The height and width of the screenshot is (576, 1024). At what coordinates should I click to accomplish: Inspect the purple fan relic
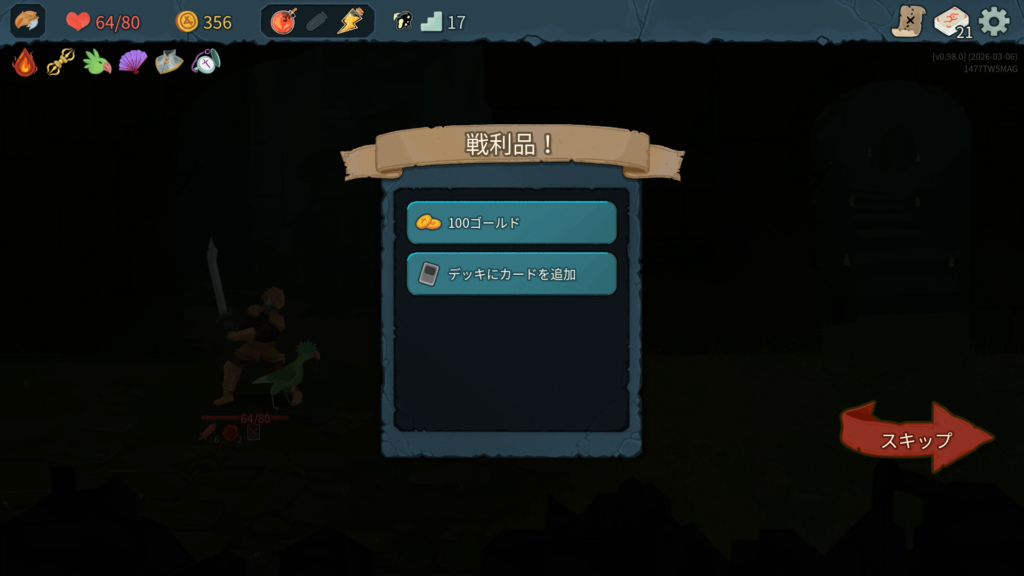point(133,62)
